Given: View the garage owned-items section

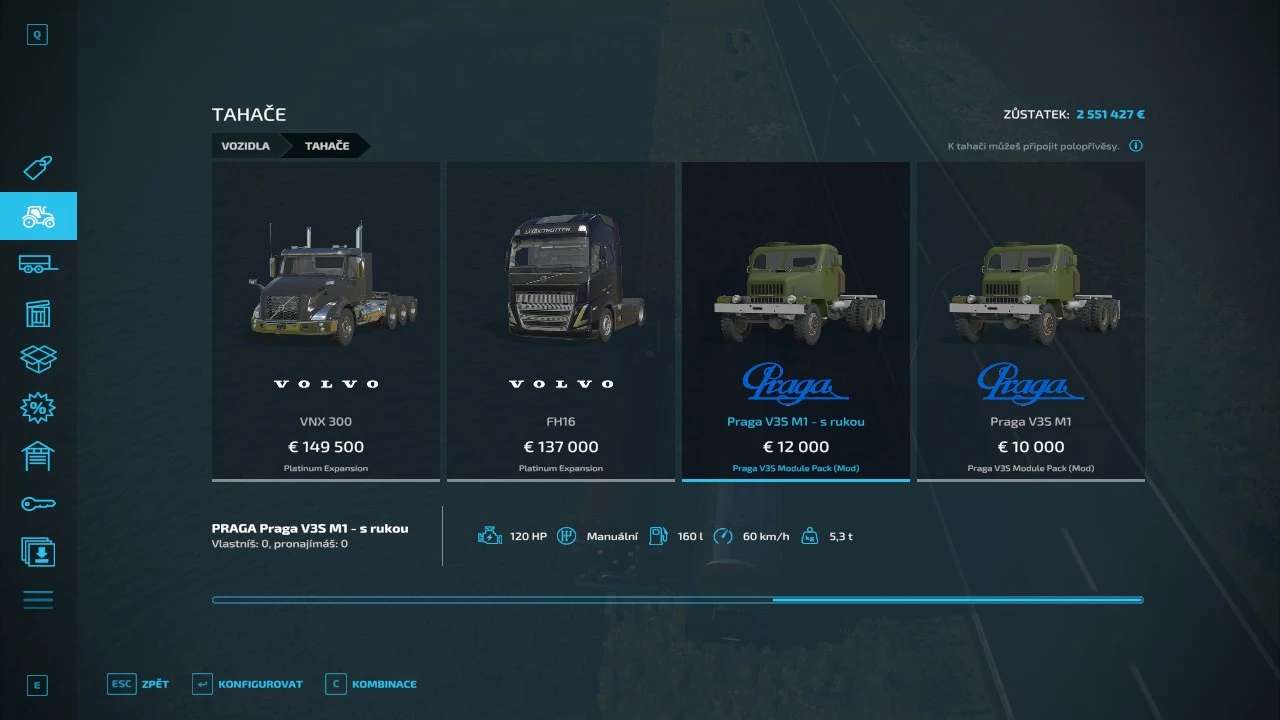Looking at the screenshot, I should point(38,456).
